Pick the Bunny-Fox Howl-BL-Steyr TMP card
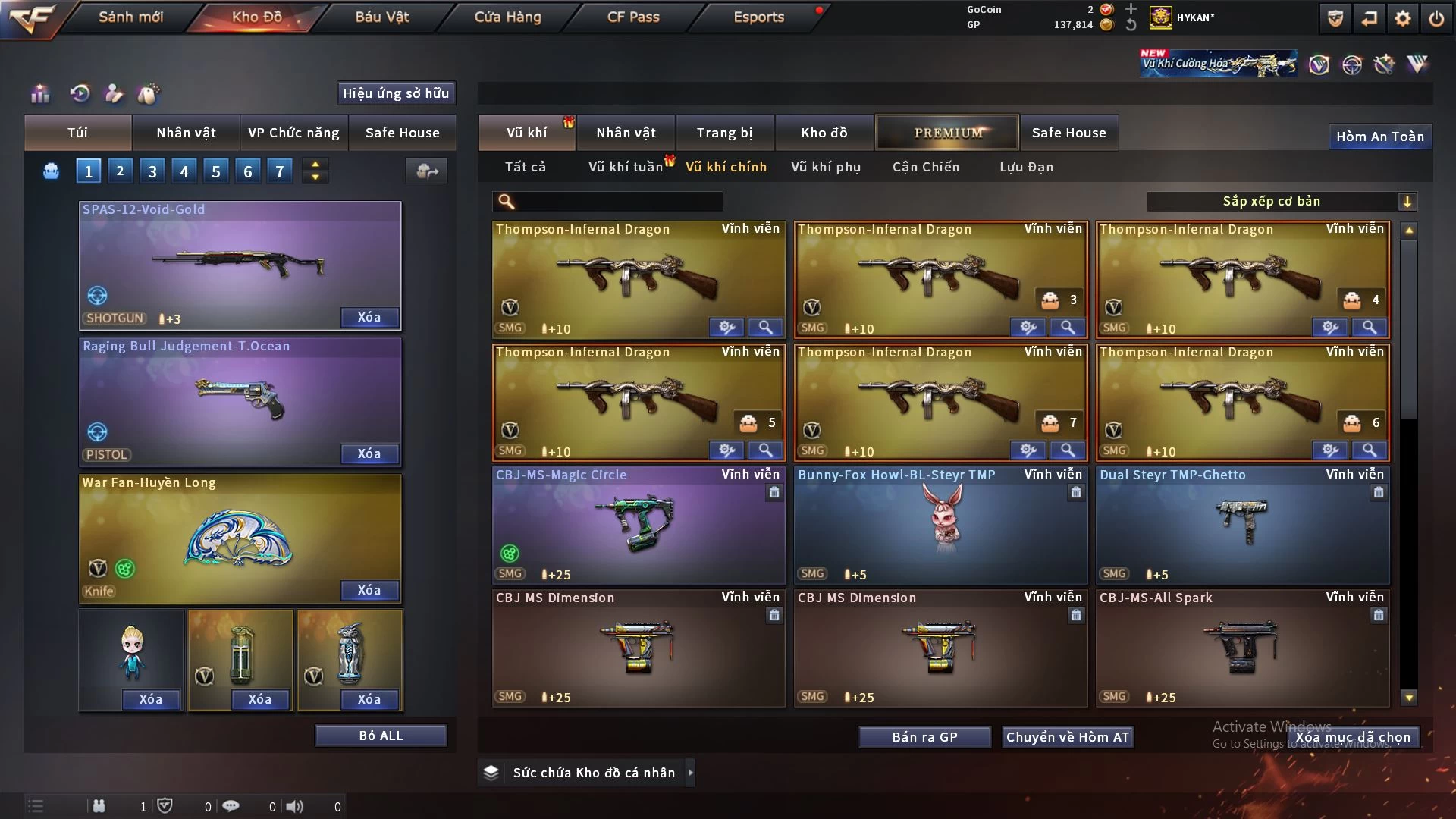1456x819 pixels. (940, 525)
